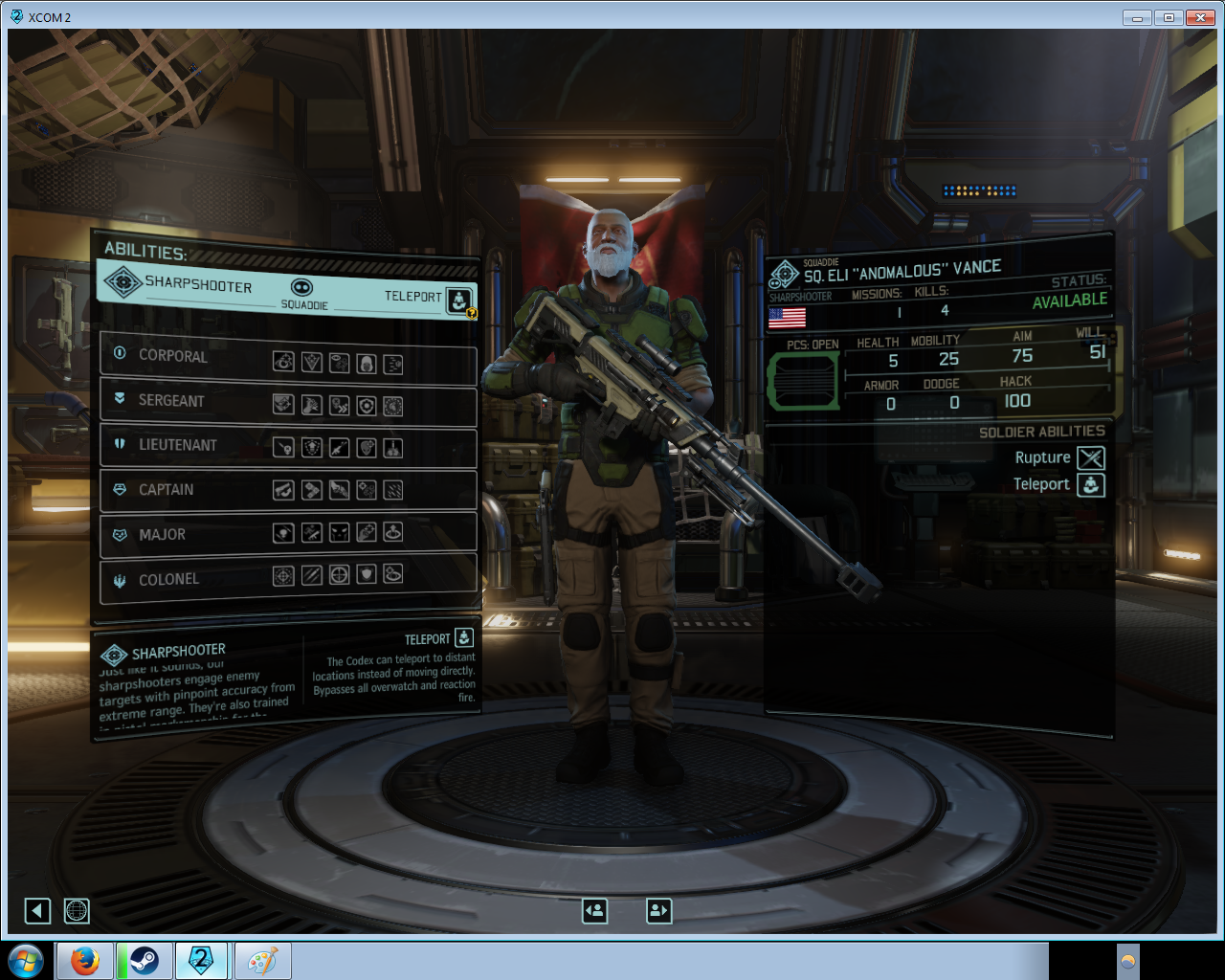Image resolution: width=1225 pixels, height=980 pixels.
Task: Click the pistol ability icon in the Captain row
Action: (x=283, y=490)
